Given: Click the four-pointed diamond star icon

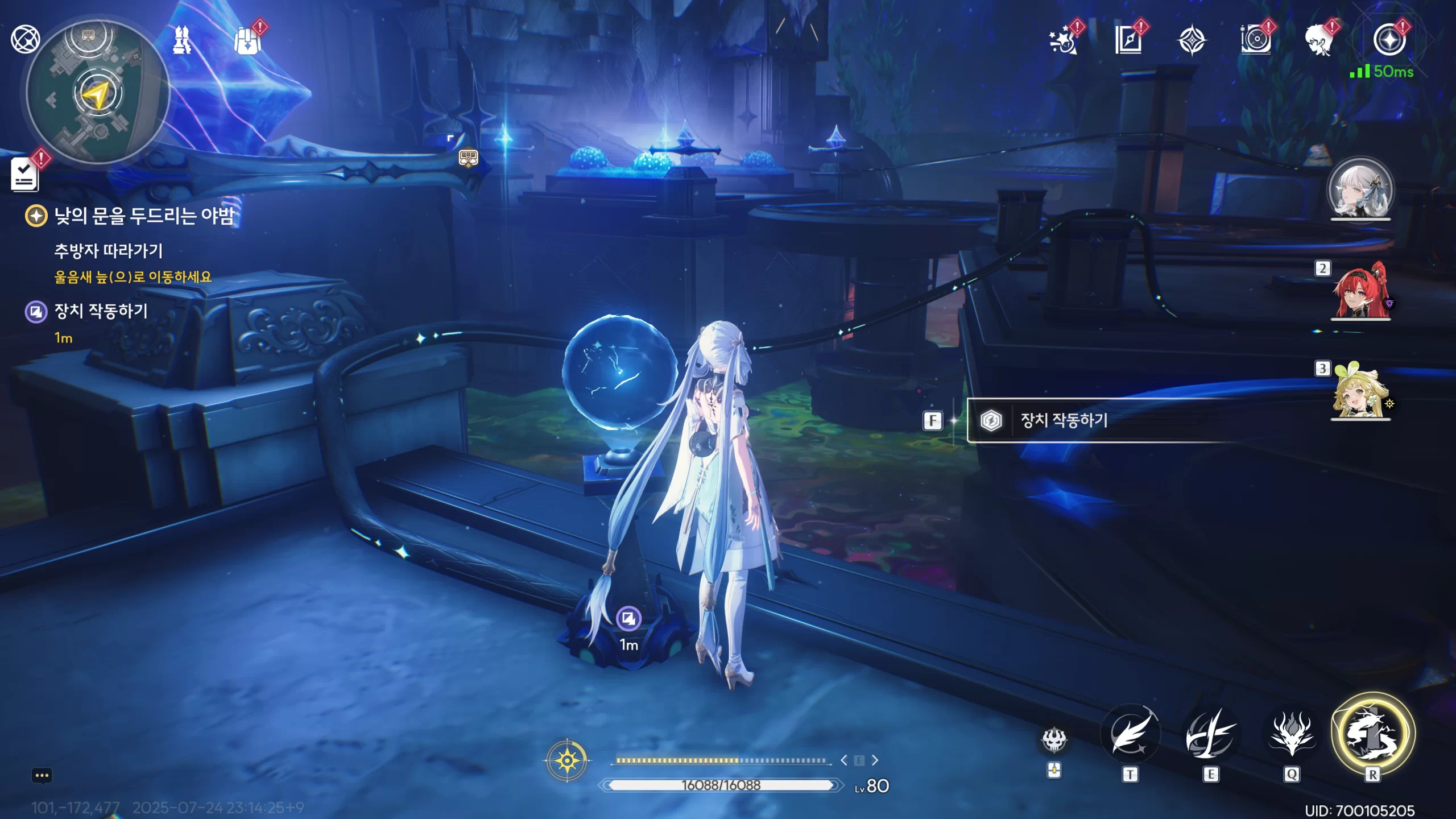Looking at the screenshot, I should [x=1192, y=41].
